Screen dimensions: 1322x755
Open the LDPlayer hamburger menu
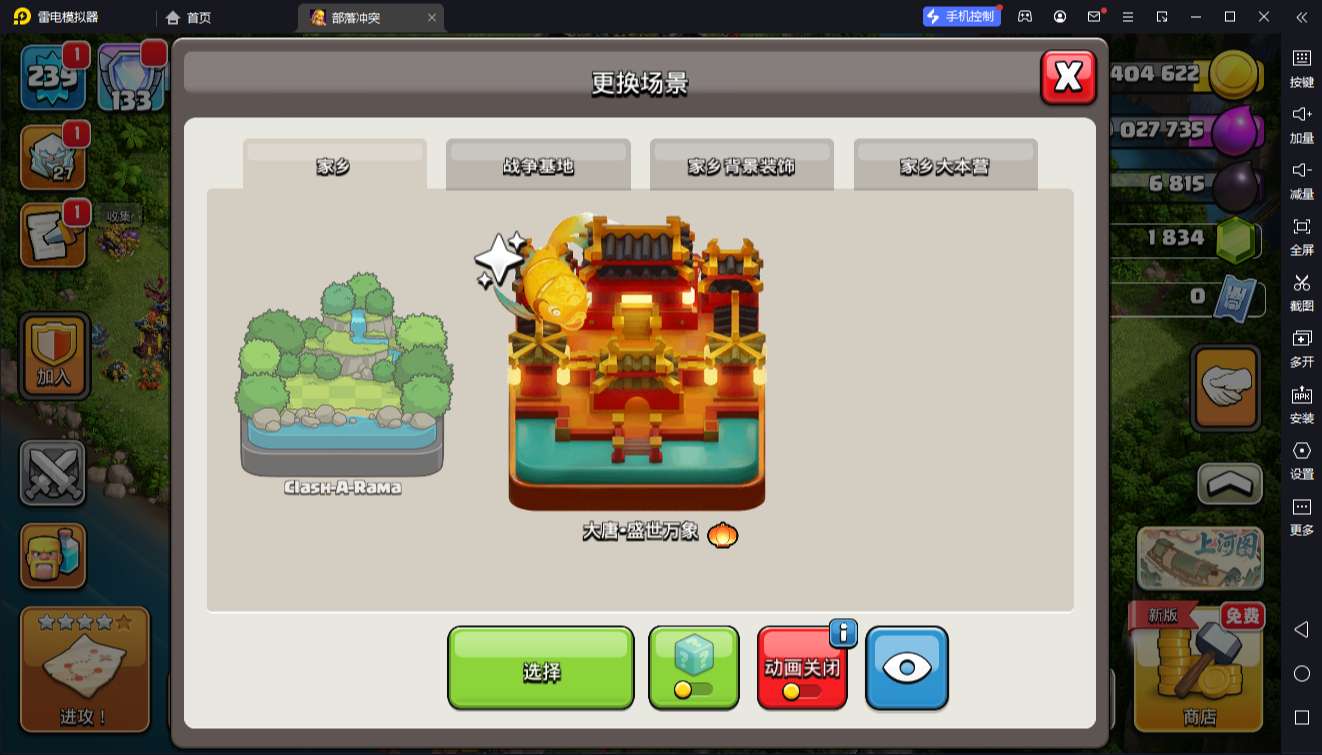pos(1127,17)
